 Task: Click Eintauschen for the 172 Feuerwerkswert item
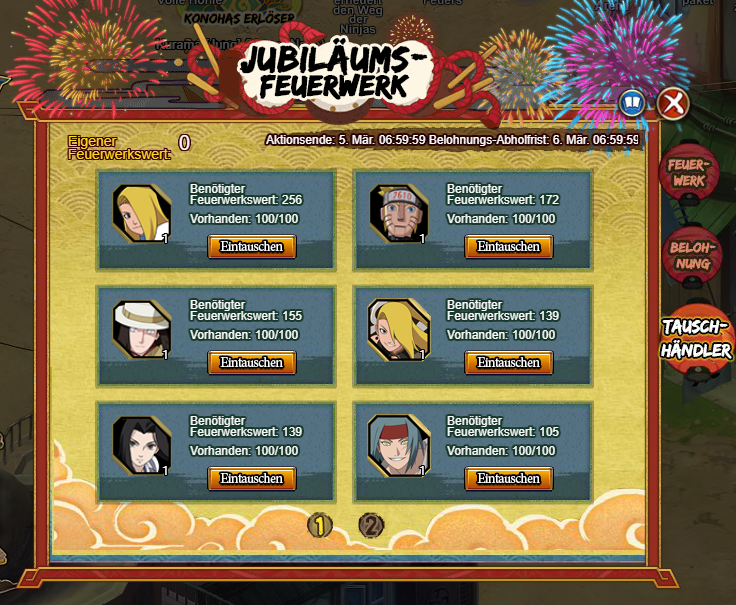click(509, 247)
